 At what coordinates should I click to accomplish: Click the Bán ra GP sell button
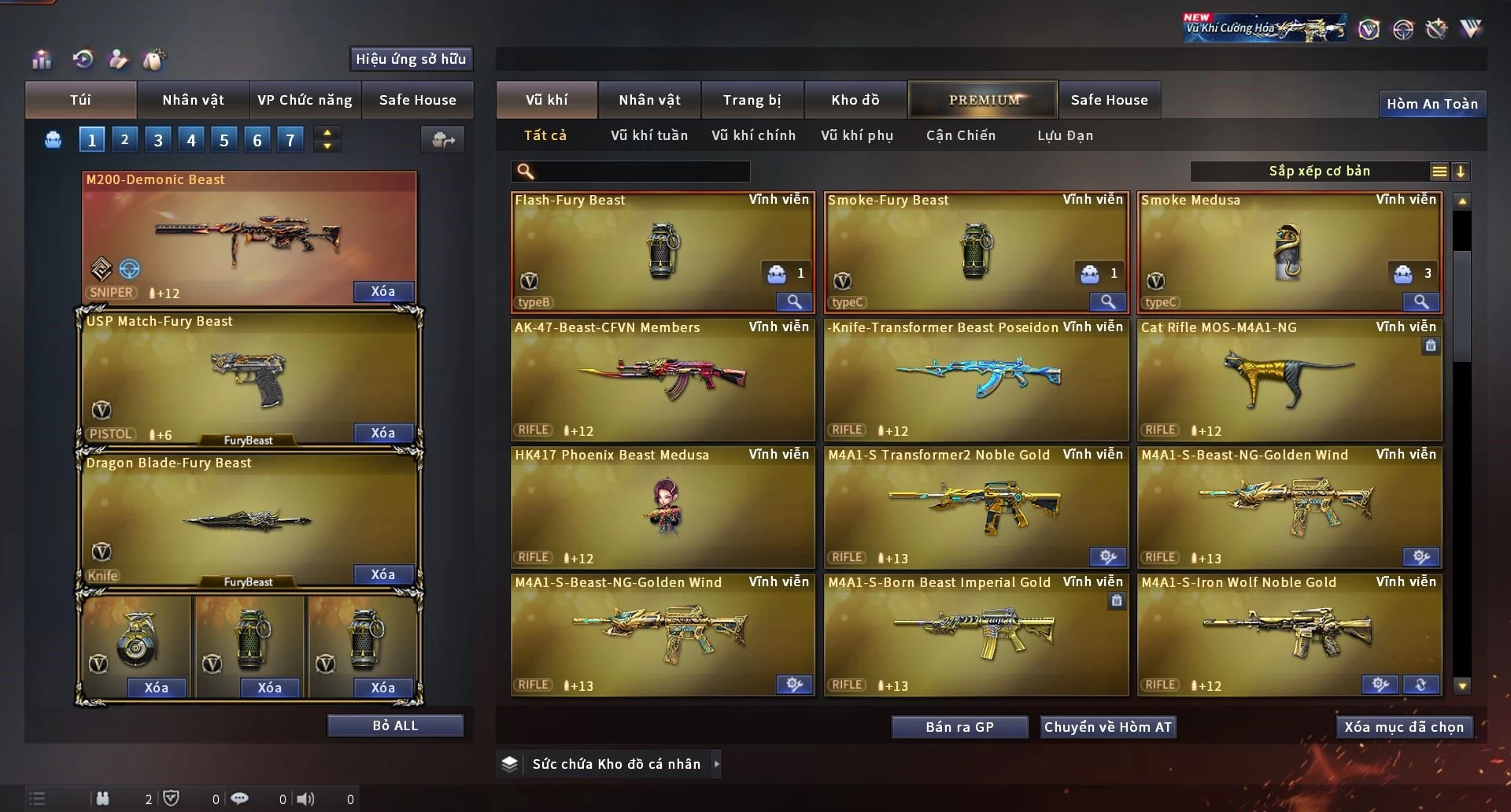pos(959,727)
